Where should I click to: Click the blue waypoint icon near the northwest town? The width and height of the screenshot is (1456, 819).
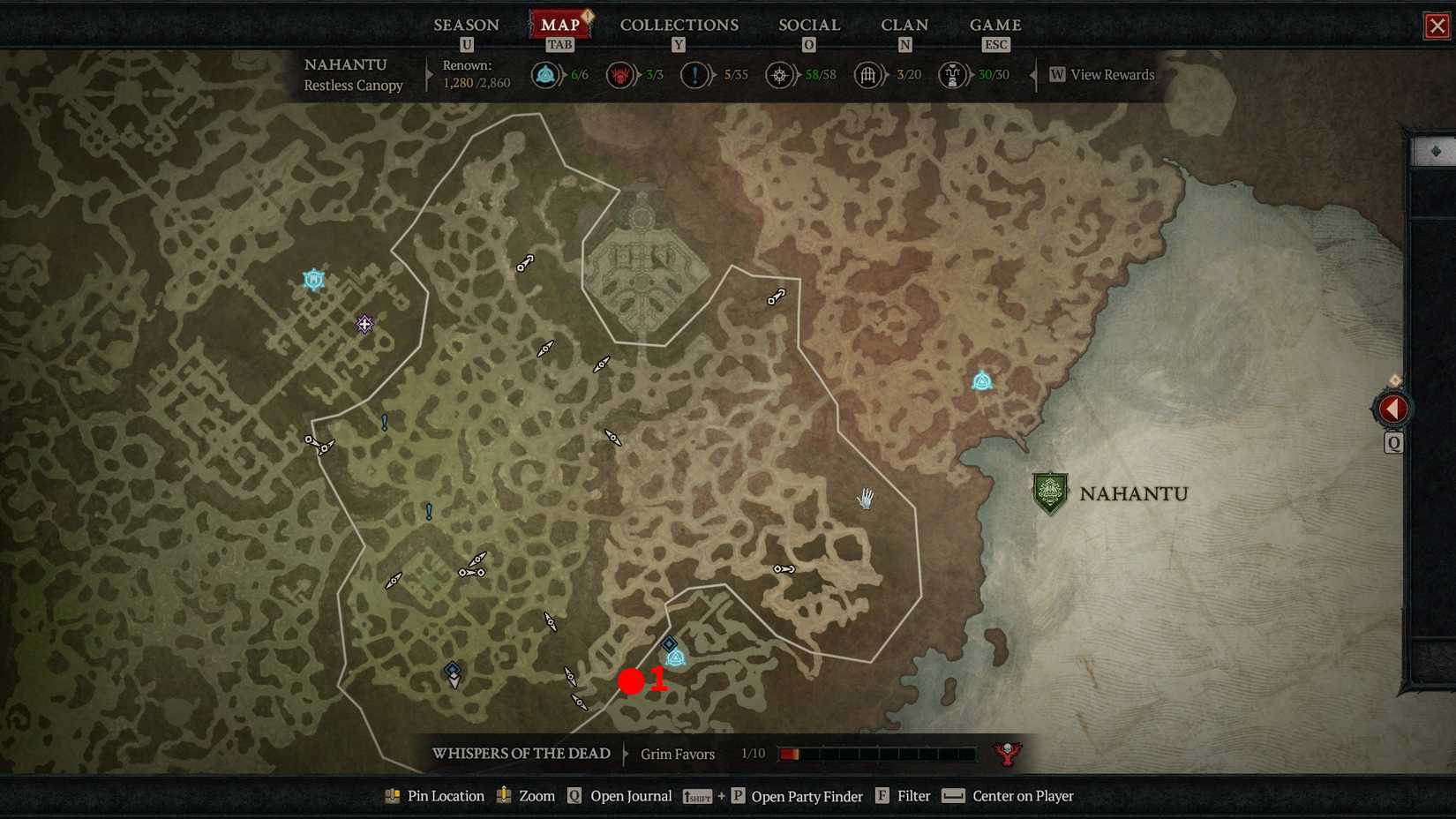pos(314,280)
